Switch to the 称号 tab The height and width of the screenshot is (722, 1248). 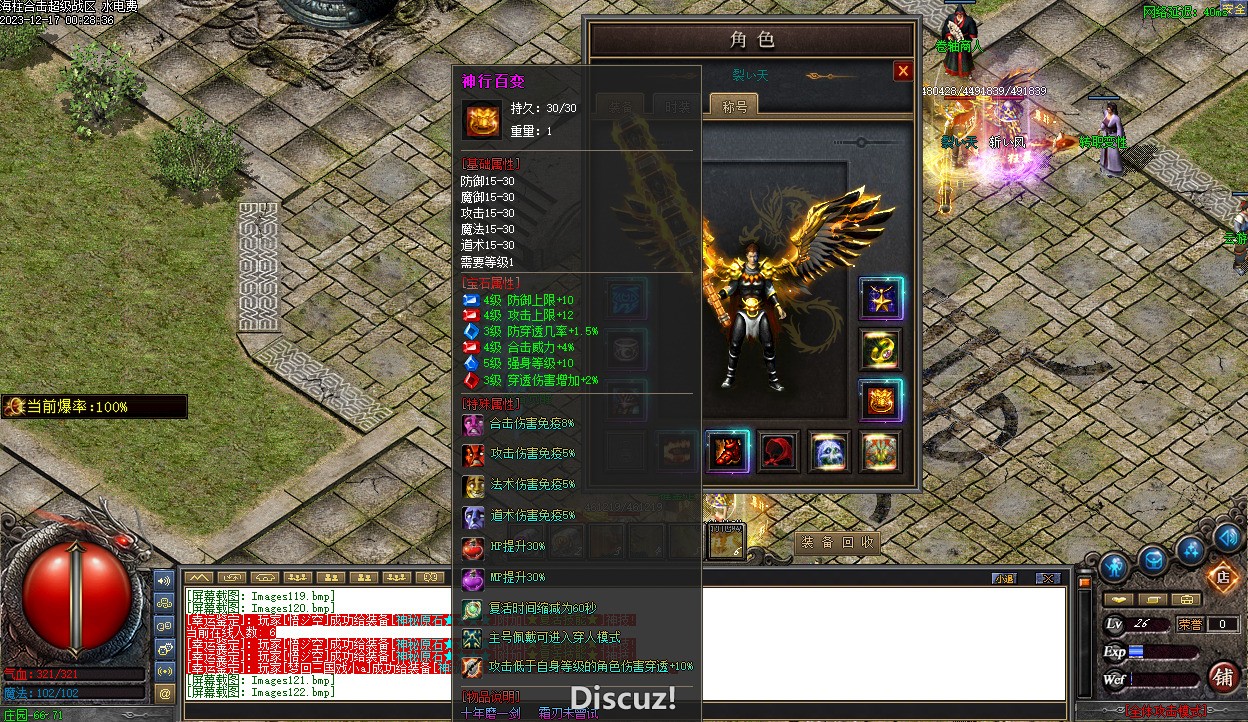pyautogui.click(x=734, y=105)
